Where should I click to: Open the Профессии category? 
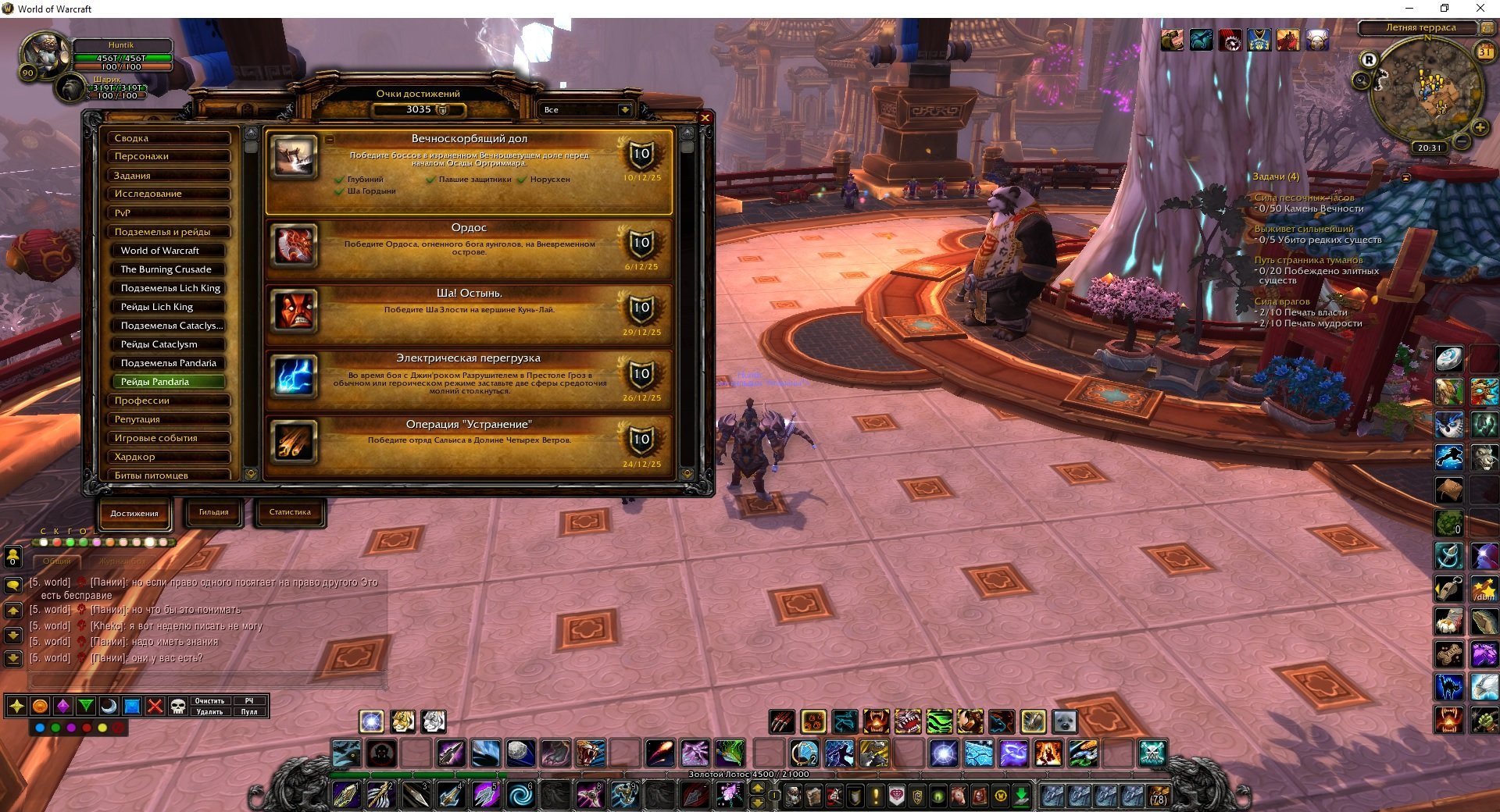(169, 401)
